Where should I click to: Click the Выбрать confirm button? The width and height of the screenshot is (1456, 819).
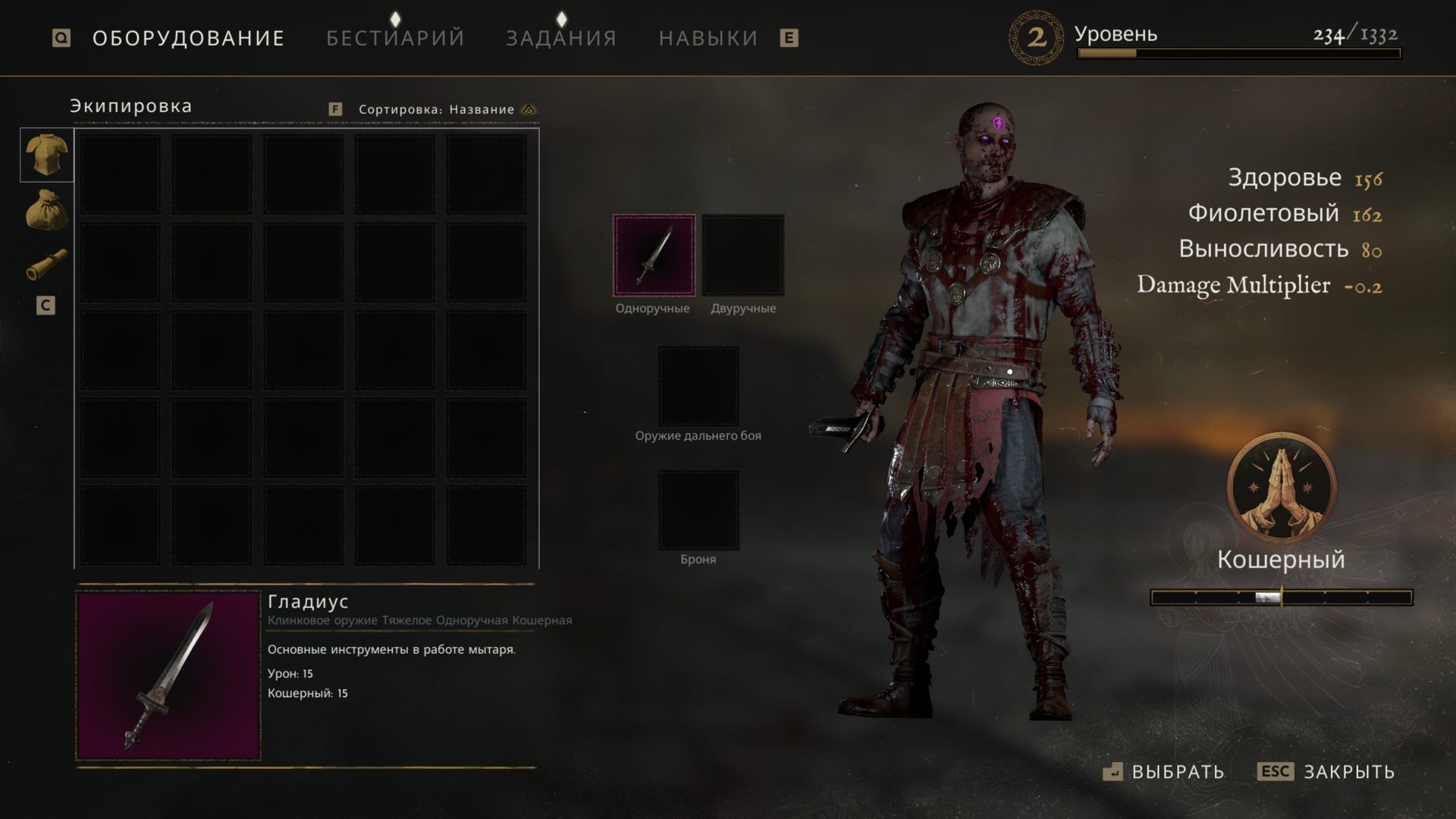tap(1164, 772)
